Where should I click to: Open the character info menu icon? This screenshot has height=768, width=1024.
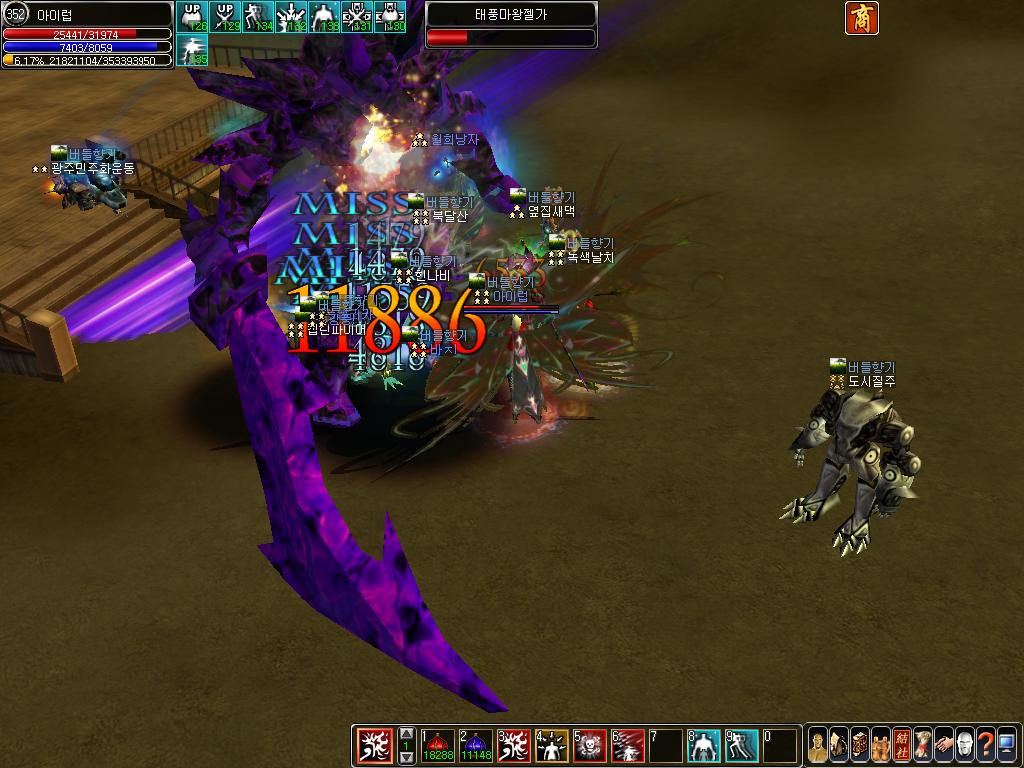pyautogui.click(x=818, y=746)
